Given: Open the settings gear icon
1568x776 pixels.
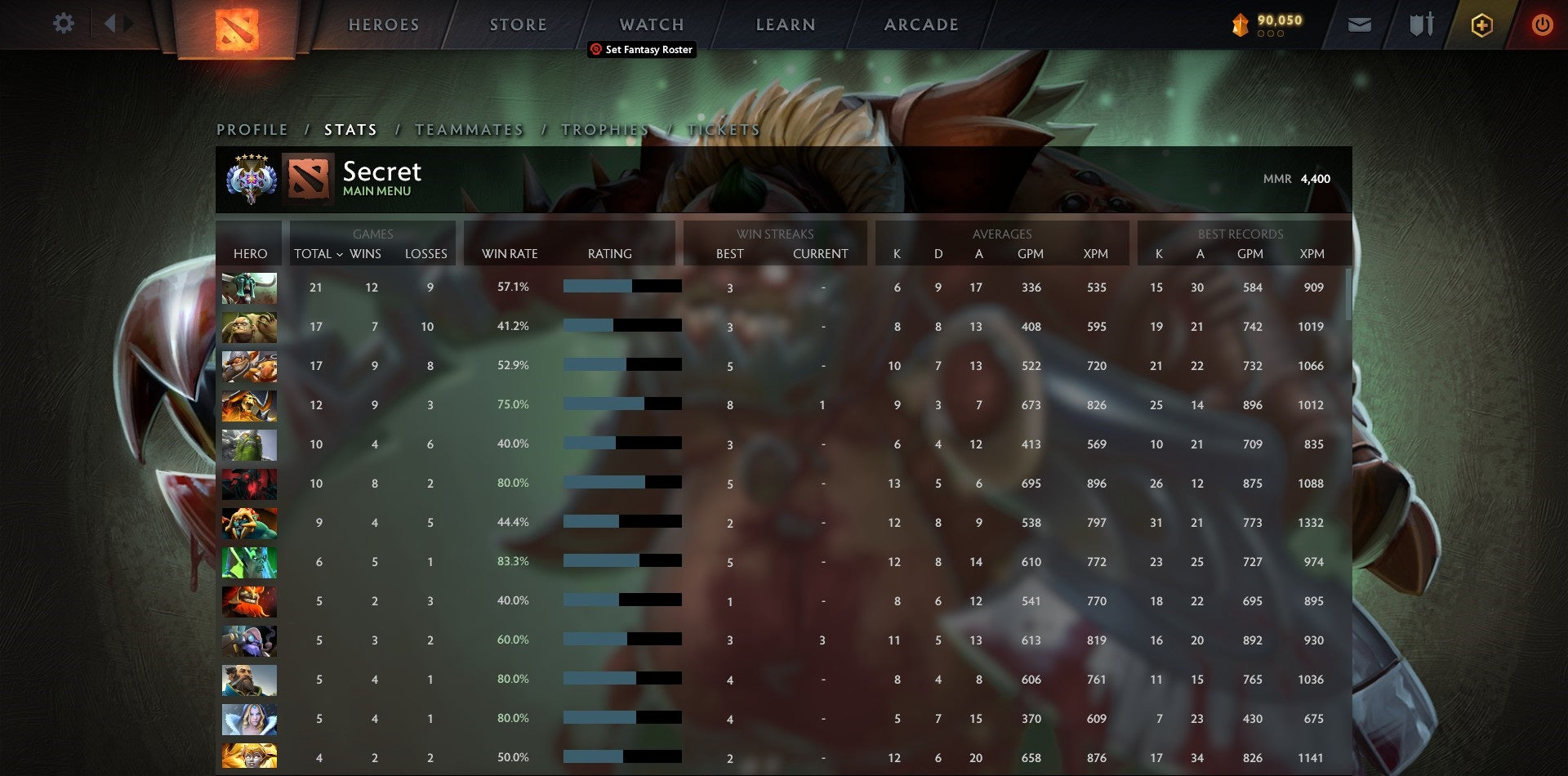Looking at the screenshot, I should (64, 24).
